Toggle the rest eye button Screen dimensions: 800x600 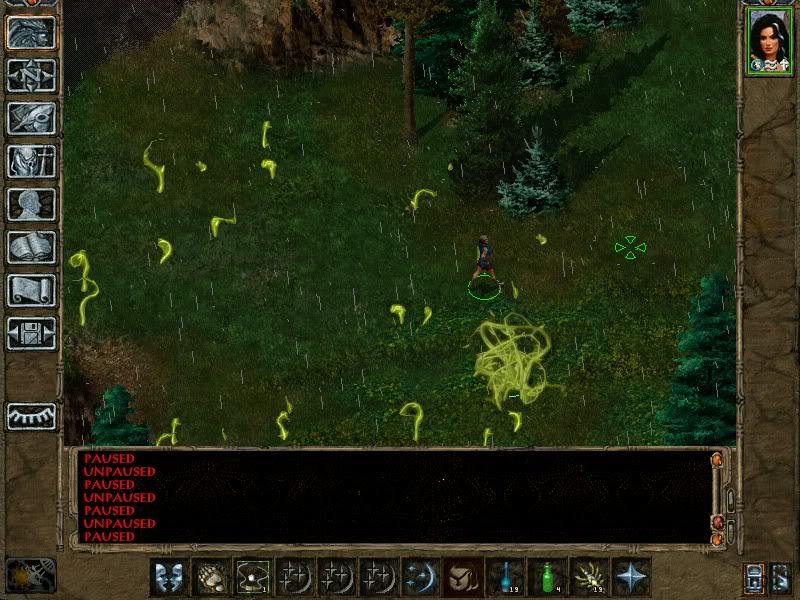31,416
